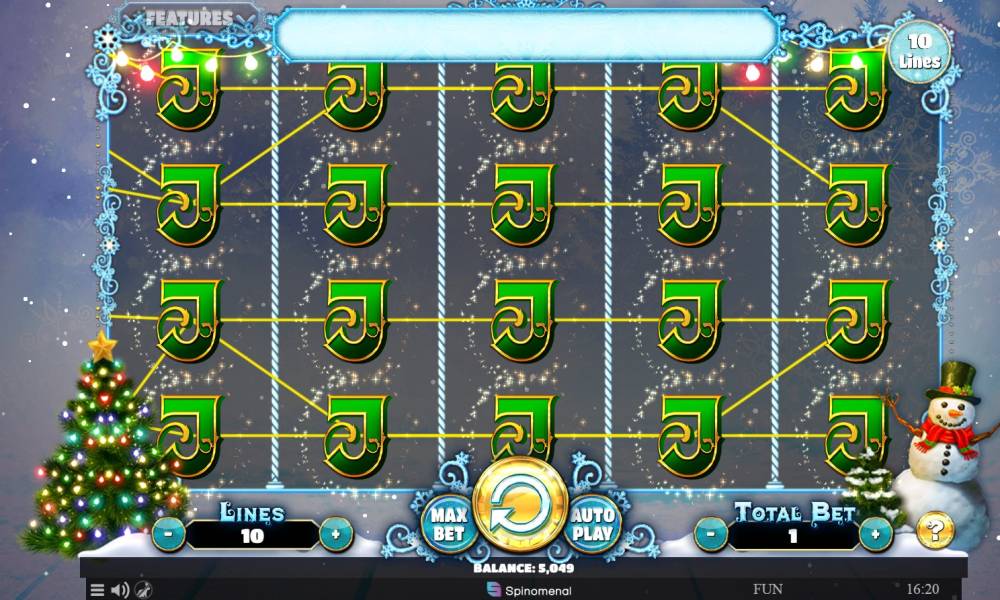1000x600 pixels.
Task: Open the question mark help button
Action: [x=935, y=530]
